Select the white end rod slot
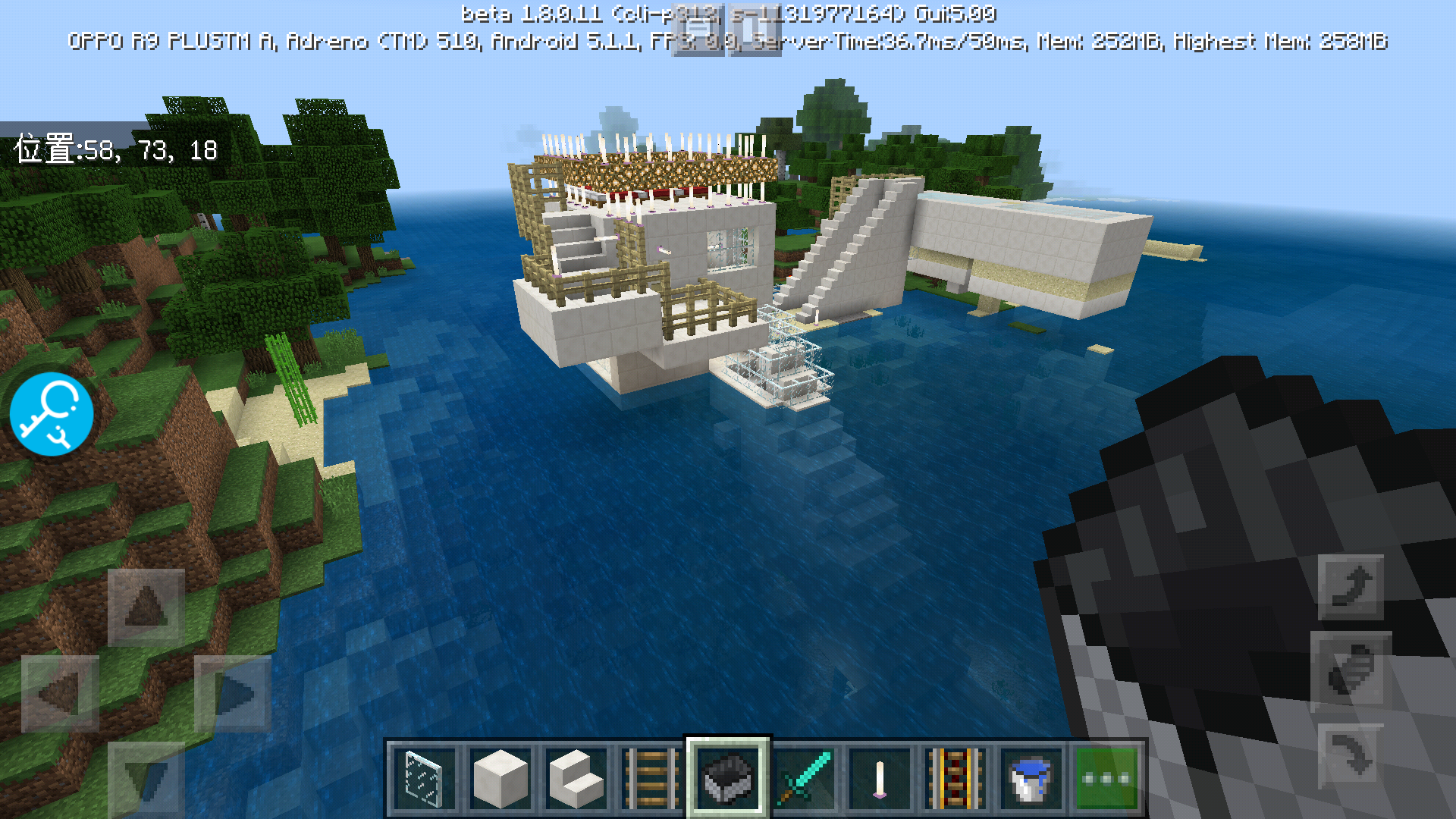 (x=880, y=778)
